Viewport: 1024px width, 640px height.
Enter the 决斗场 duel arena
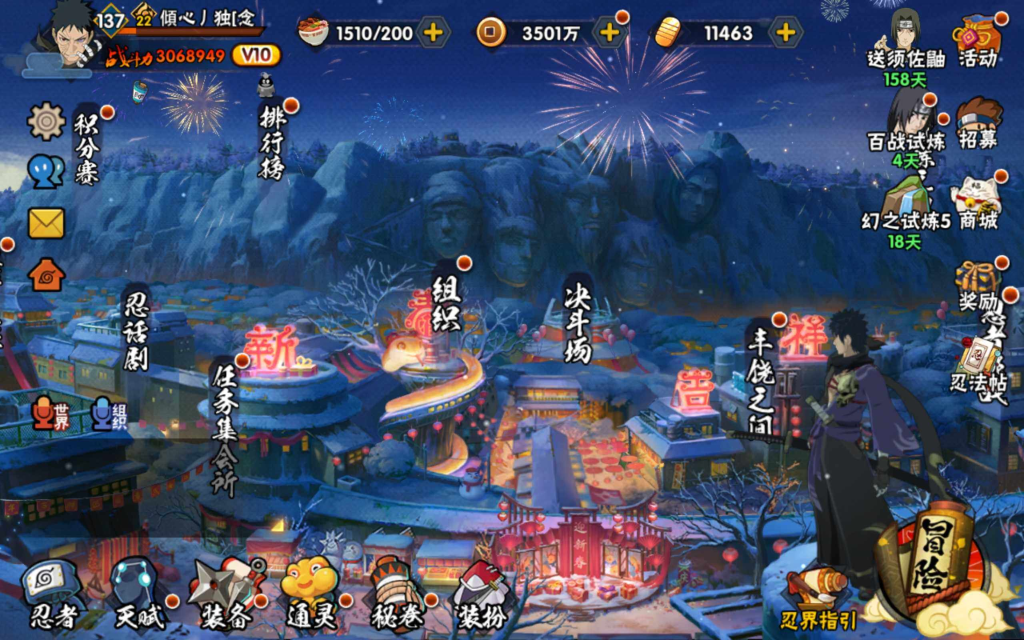(x=578, y=320)
